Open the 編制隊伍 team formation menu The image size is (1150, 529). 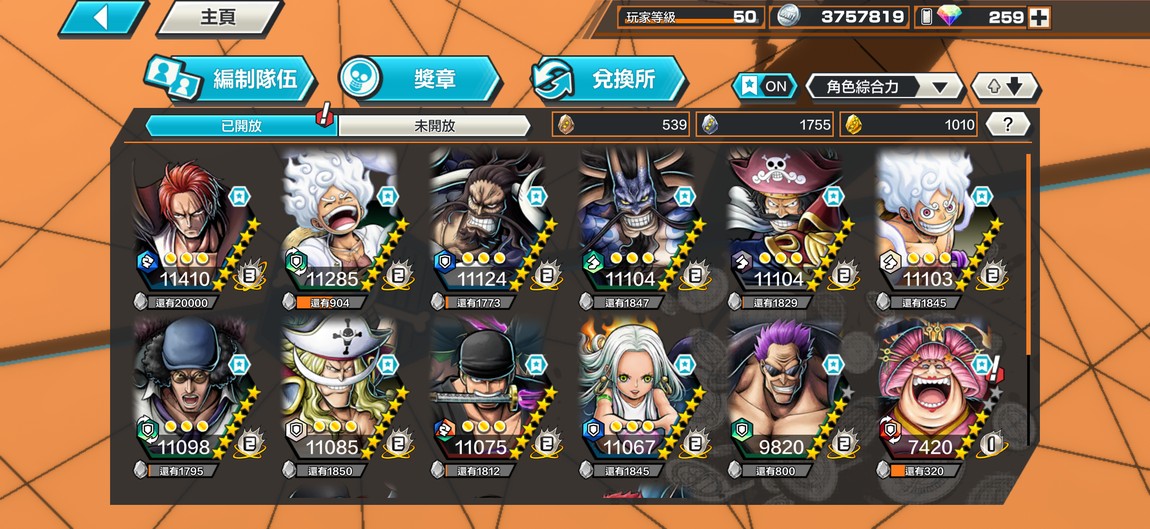point(233,80)
